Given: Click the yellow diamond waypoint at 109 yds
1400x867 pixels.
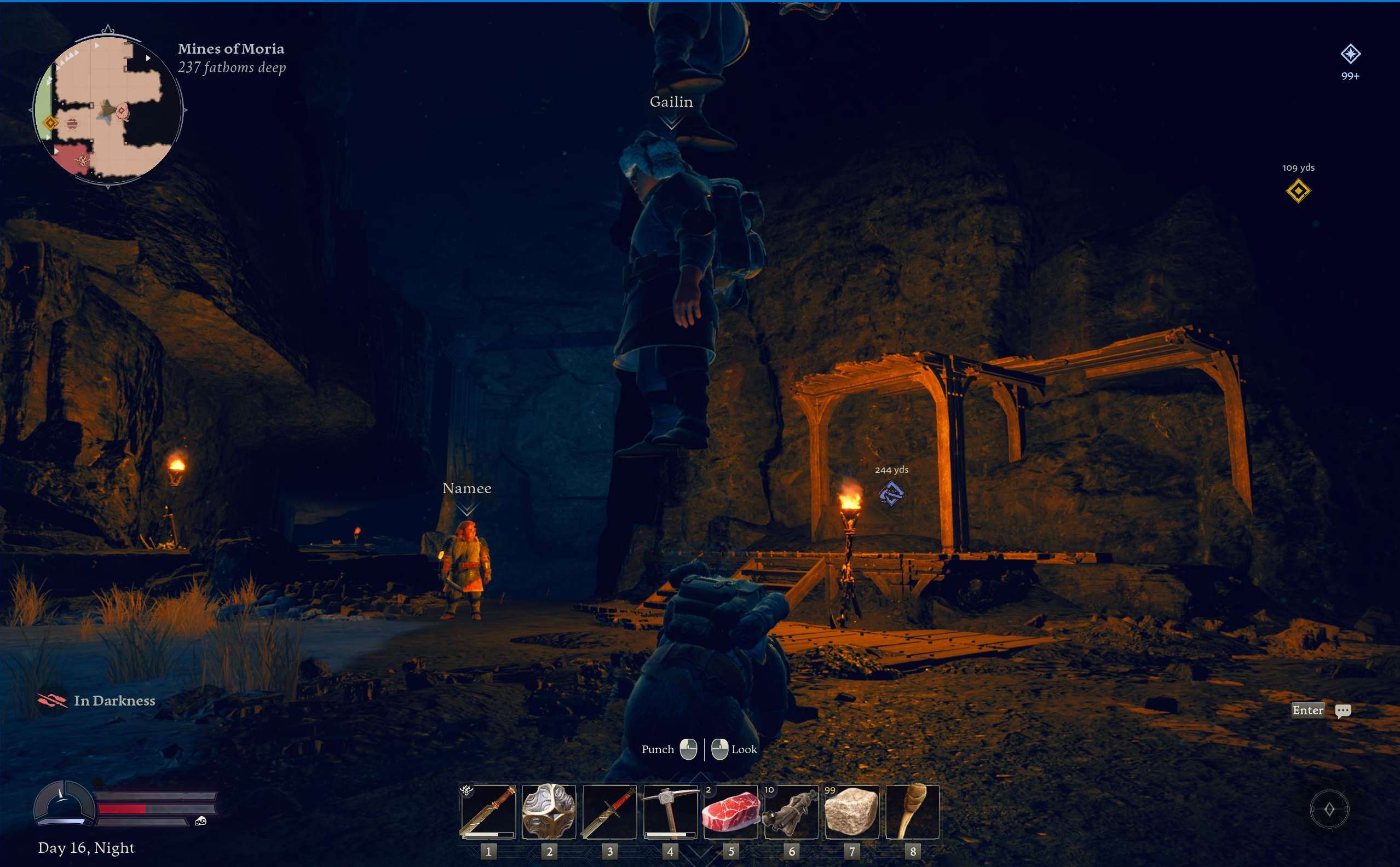Looking at the screenshot, I should point(1298,191).
